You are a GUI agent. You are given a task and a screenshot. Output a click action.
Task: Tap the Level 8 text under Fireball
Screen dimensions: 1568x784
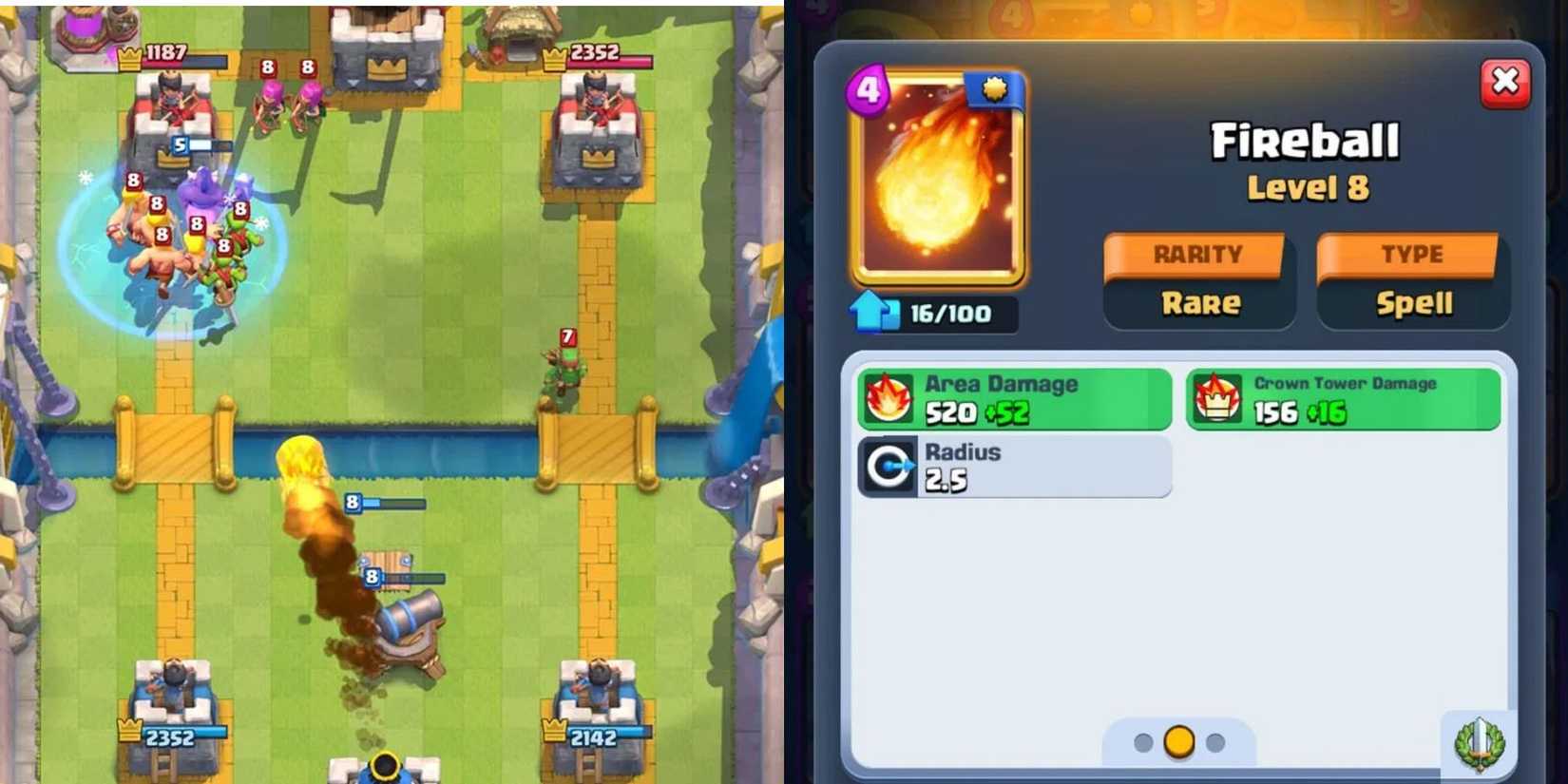tap(1309, 189)
